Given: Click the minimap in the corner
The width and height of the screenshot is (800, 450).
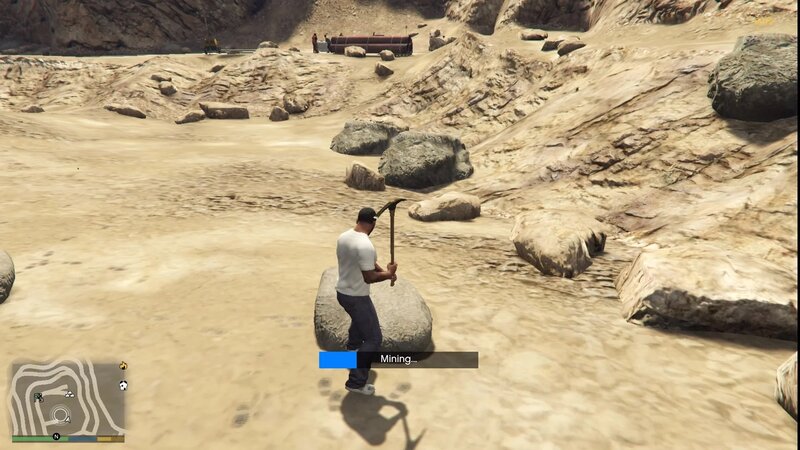Looking at the screenshot, I should pyautogui.click(x=68, y=398).
